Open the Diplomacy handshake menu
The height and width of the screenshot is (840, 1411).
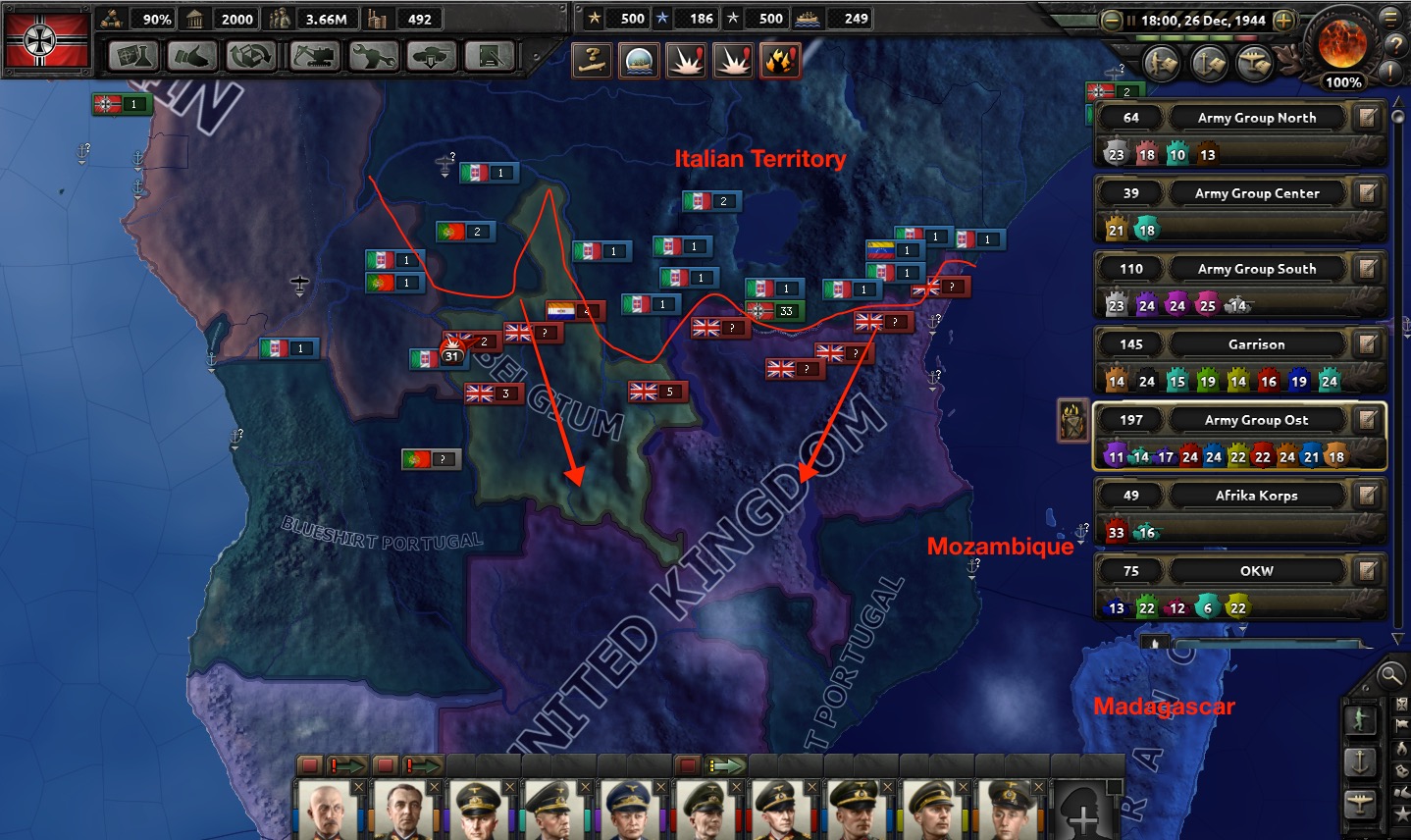pos(192,57)
